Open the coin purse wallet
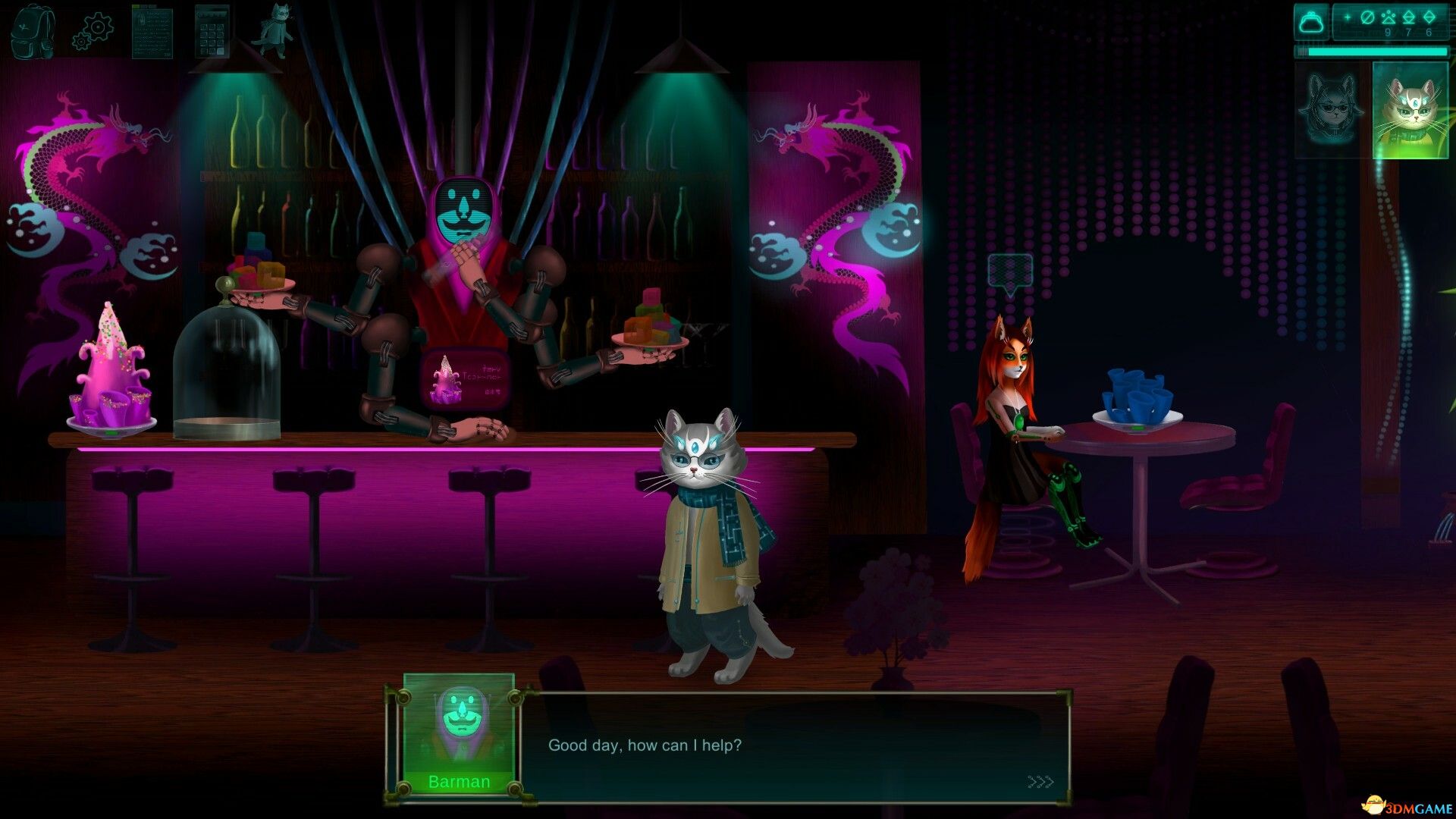The width and height of the screenshot is (1456, 819). (1311, 23)
